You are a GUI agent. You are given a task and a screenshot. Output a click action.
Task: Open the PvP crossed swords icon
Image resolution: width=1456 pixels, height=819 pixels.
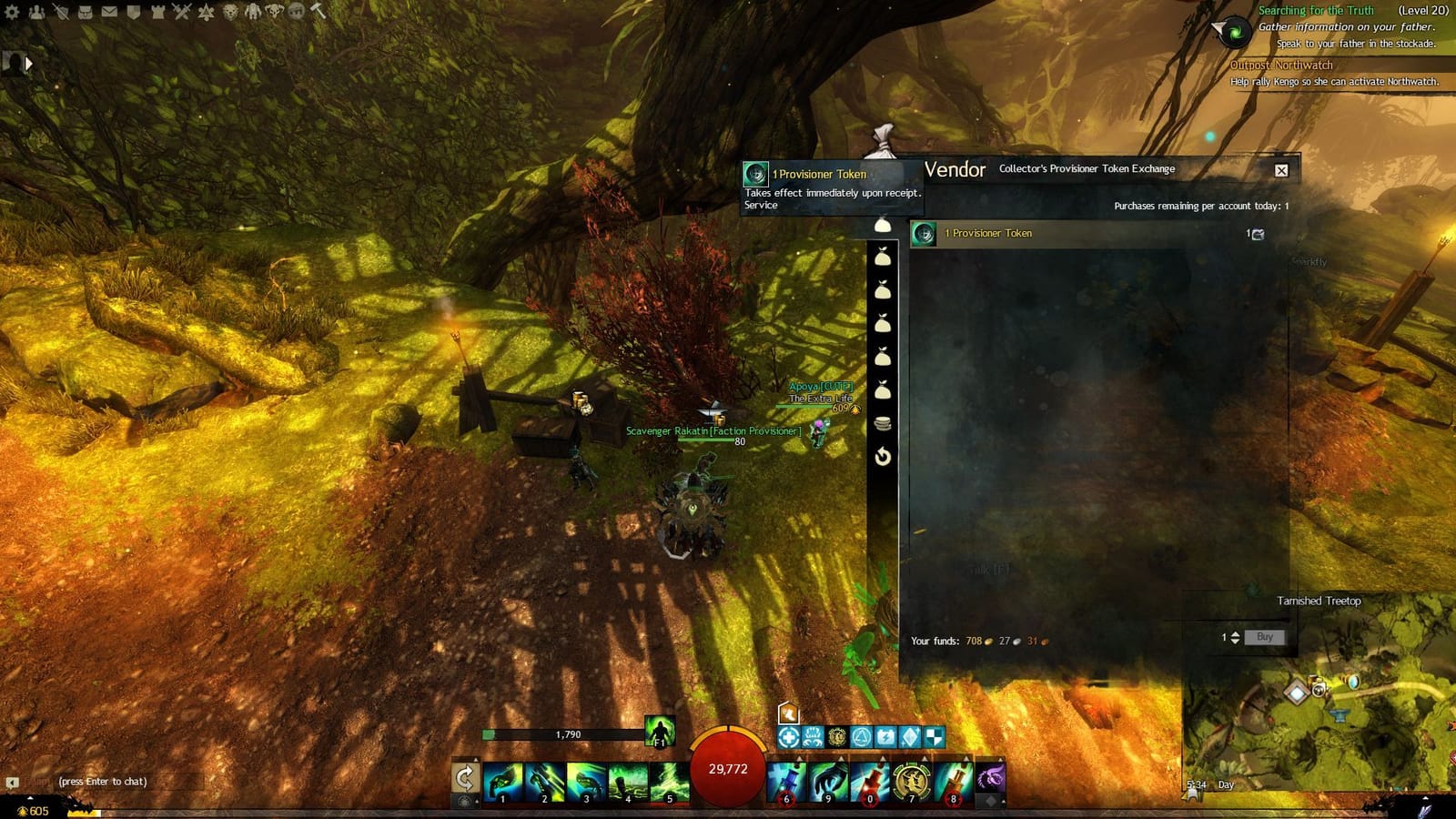(184, 13)
